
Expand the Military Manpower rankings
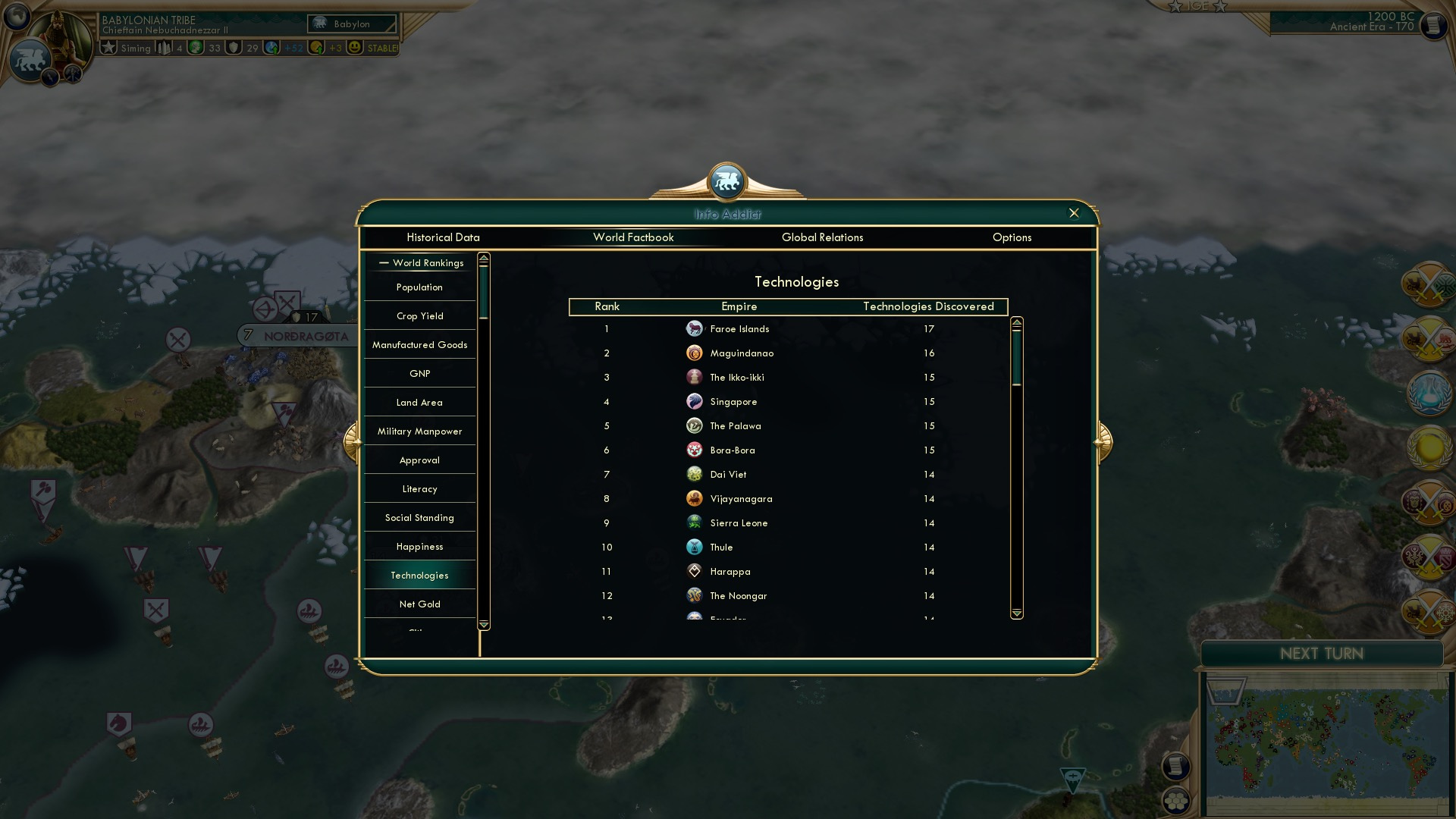419,431
